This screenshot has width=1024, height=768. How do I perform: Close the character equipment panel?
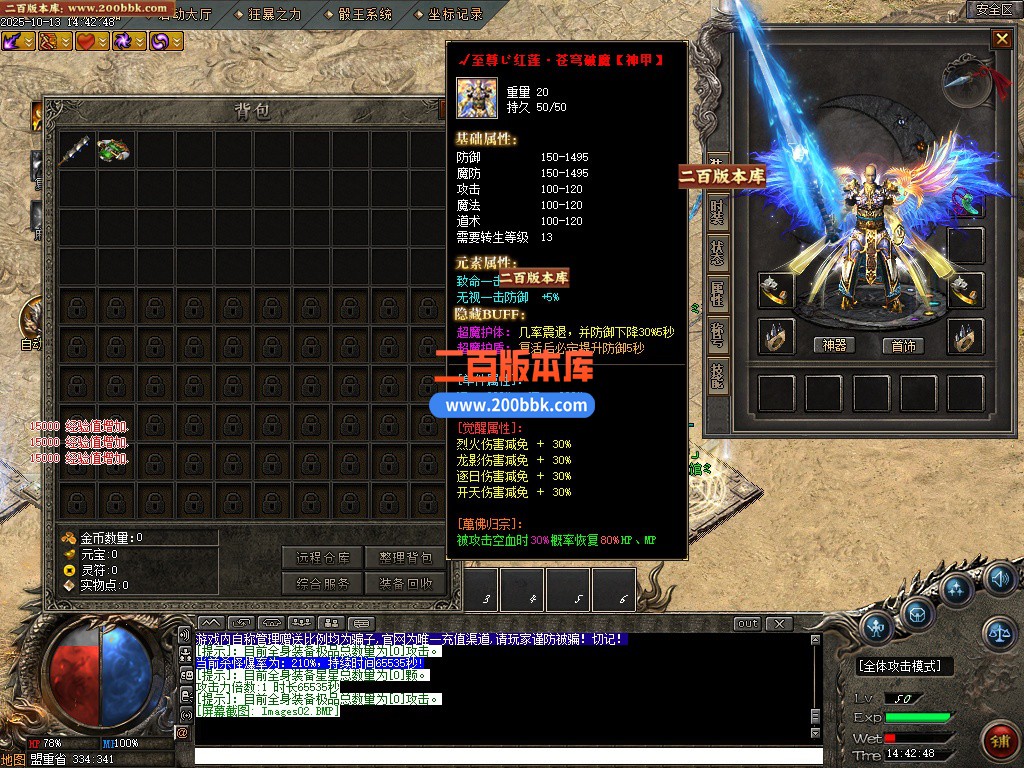(x=1001, y=39)
